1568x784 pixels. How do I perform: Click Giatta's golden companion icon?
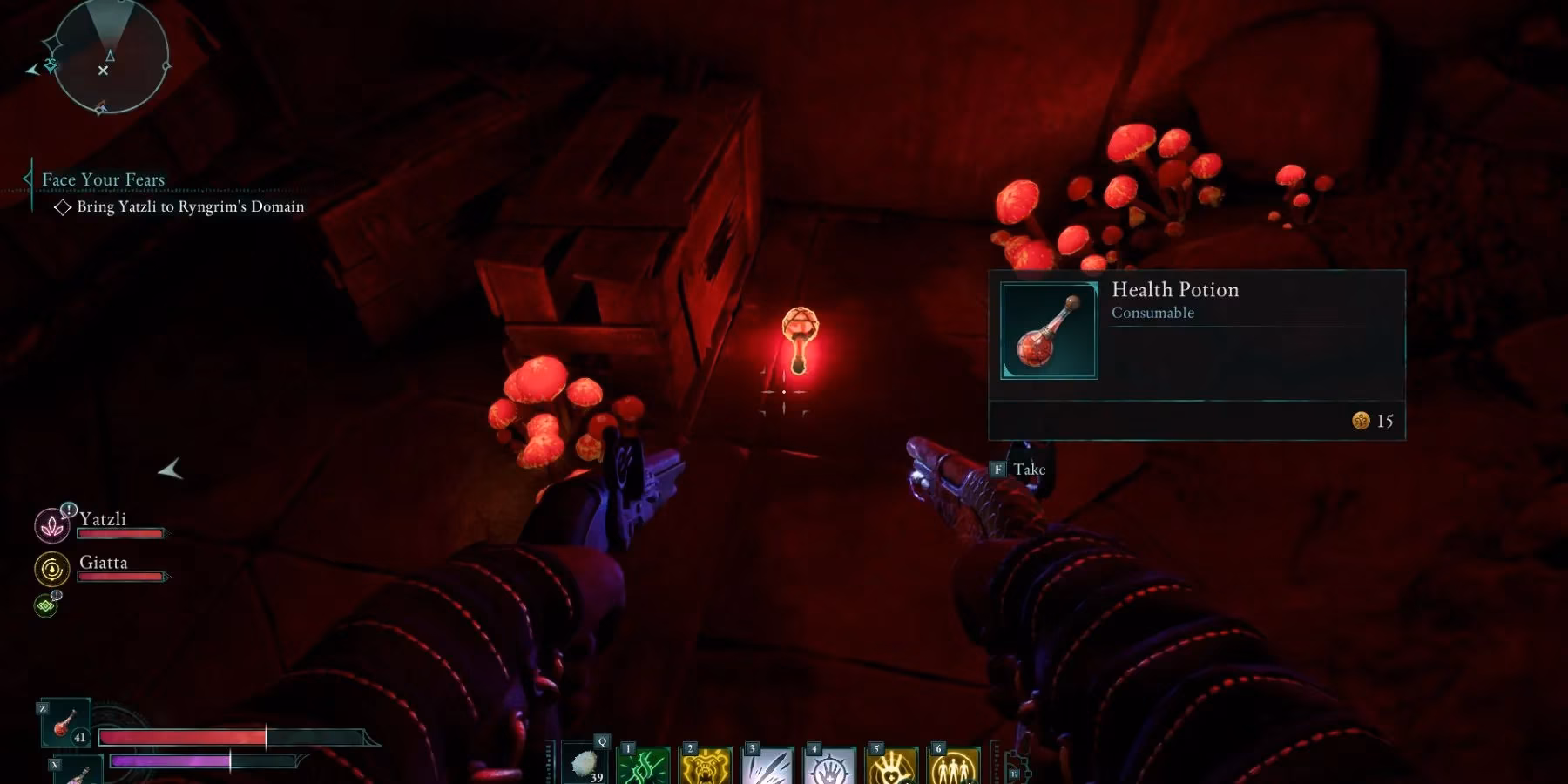pos(52,567)
